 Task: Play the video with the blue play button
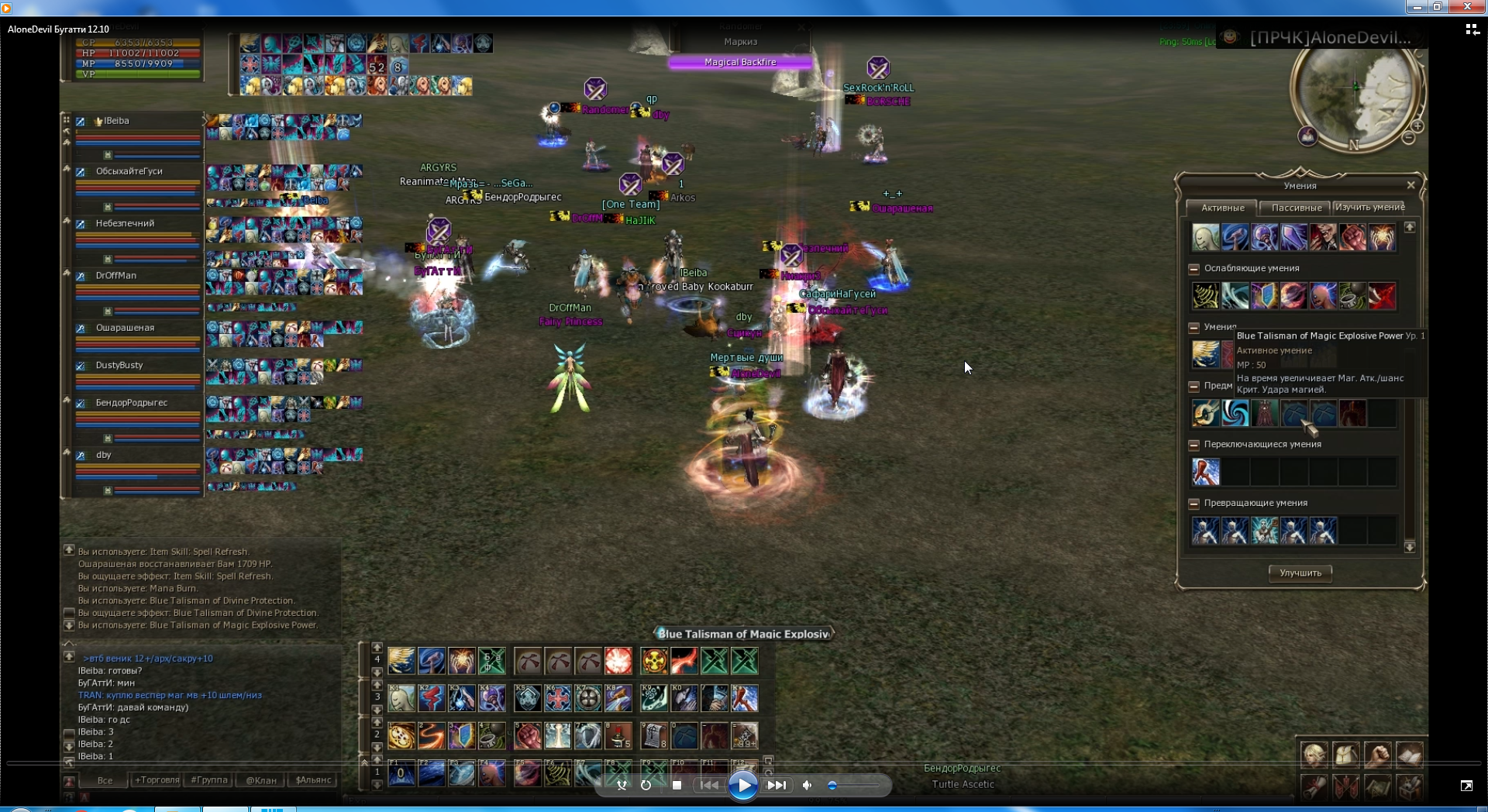click(x=742, y=786)
